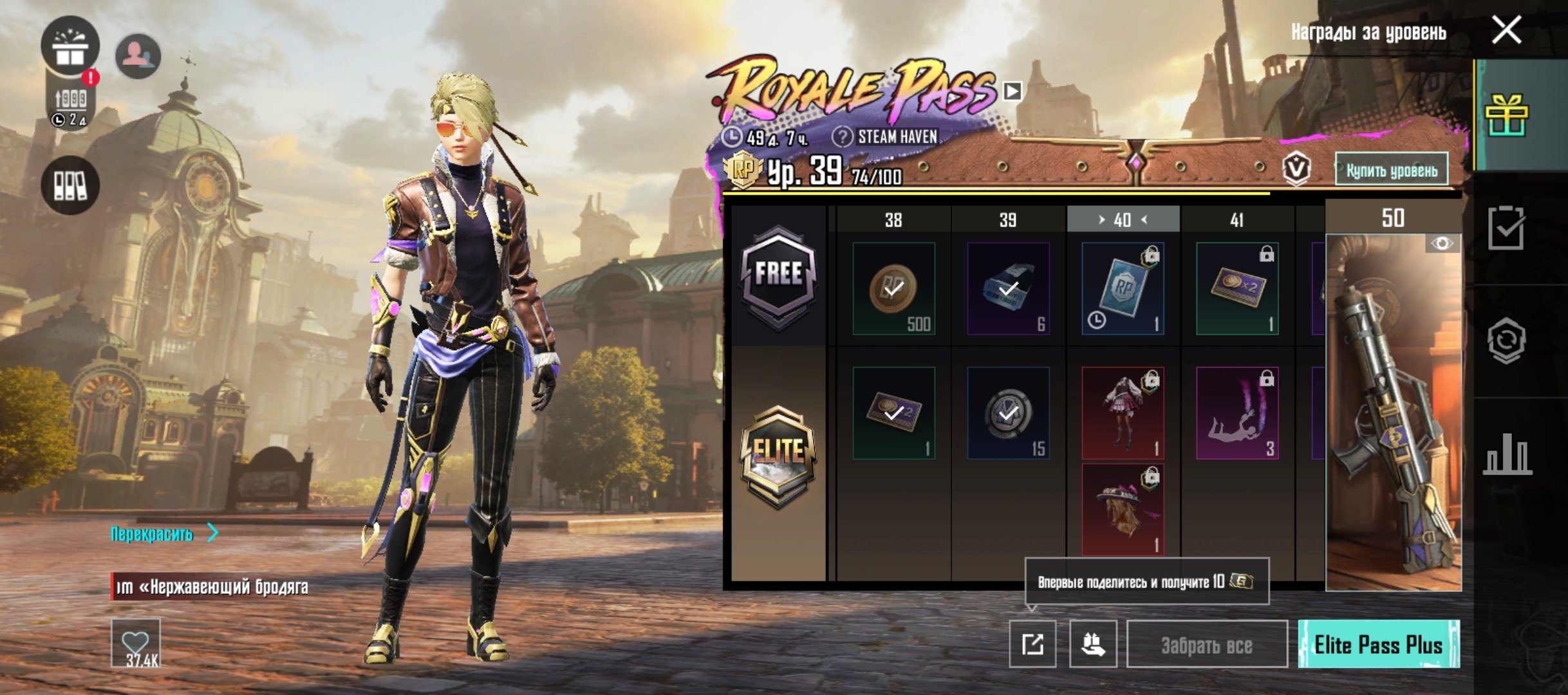Close the Royale Pass screen
The height and width of the screenshot is (695, 1568).
click(1506, 30)
